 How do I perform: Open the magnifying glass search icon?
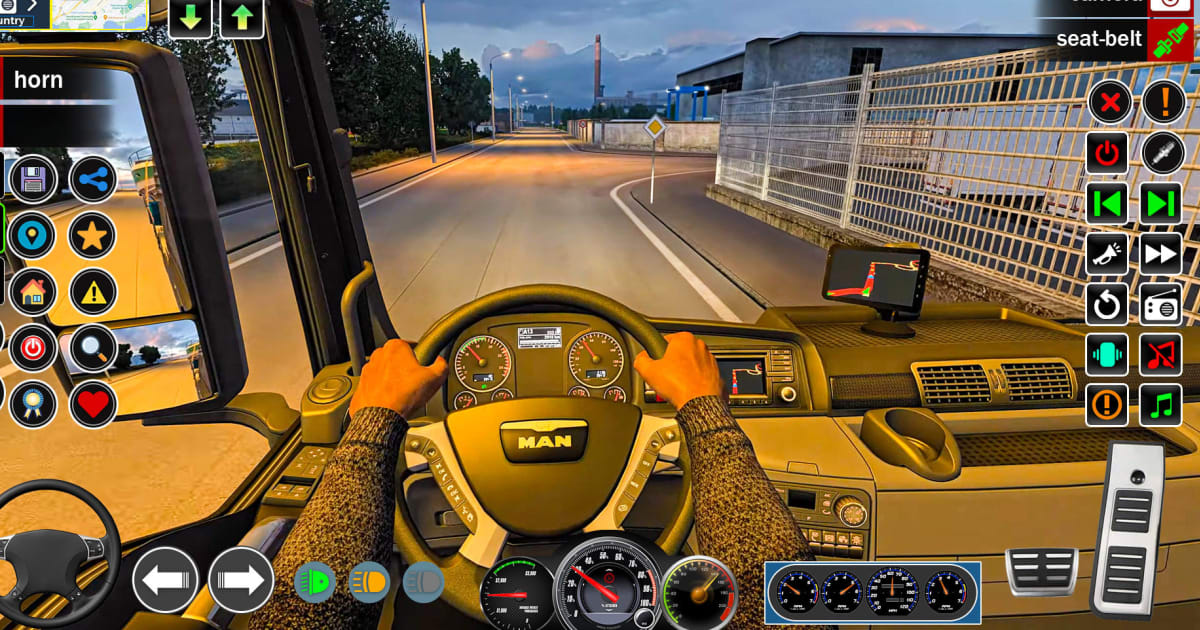pos(93,348)
